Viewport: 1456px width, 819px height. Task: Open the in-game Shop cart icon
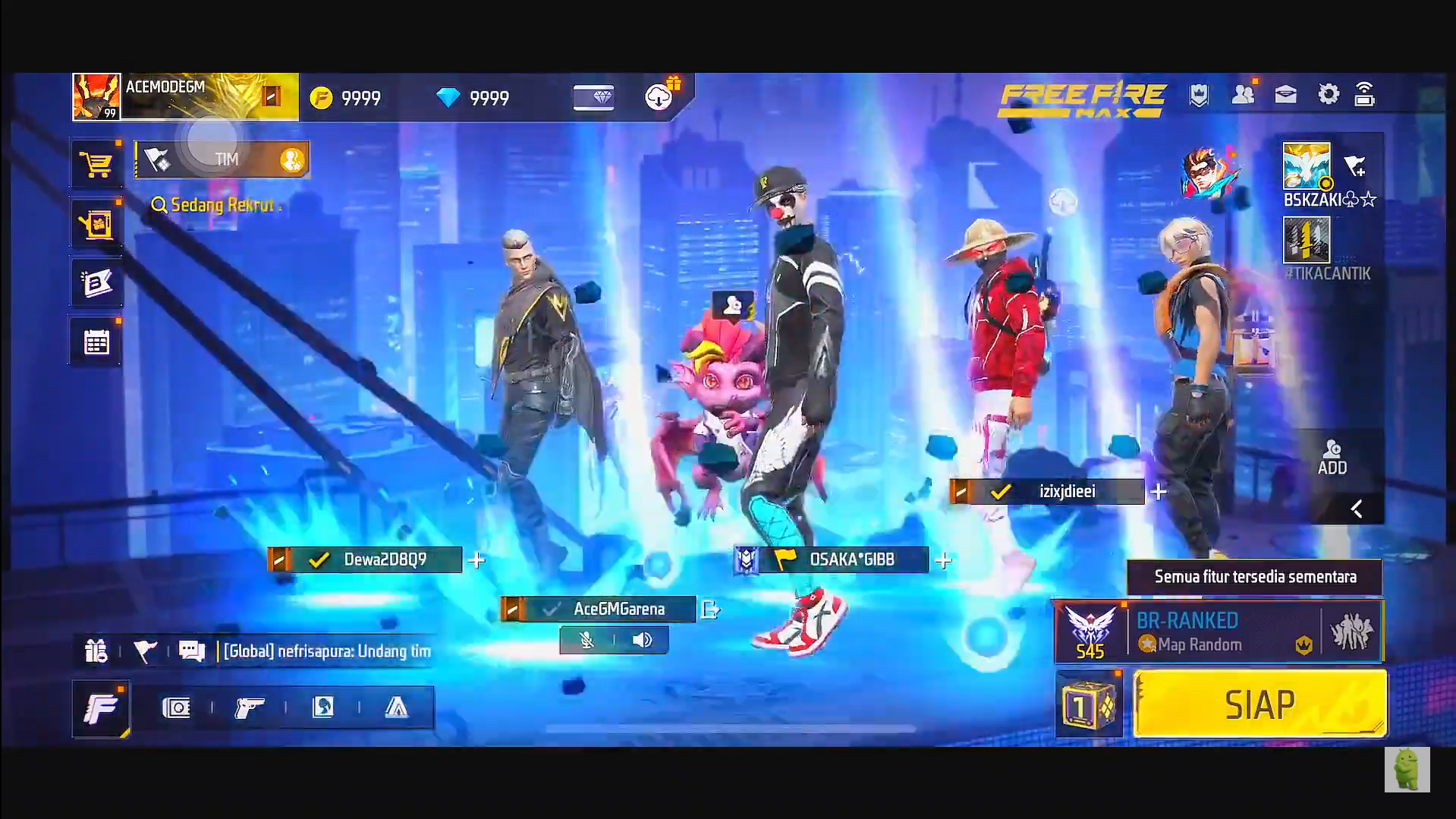click(x=96, y=162)
